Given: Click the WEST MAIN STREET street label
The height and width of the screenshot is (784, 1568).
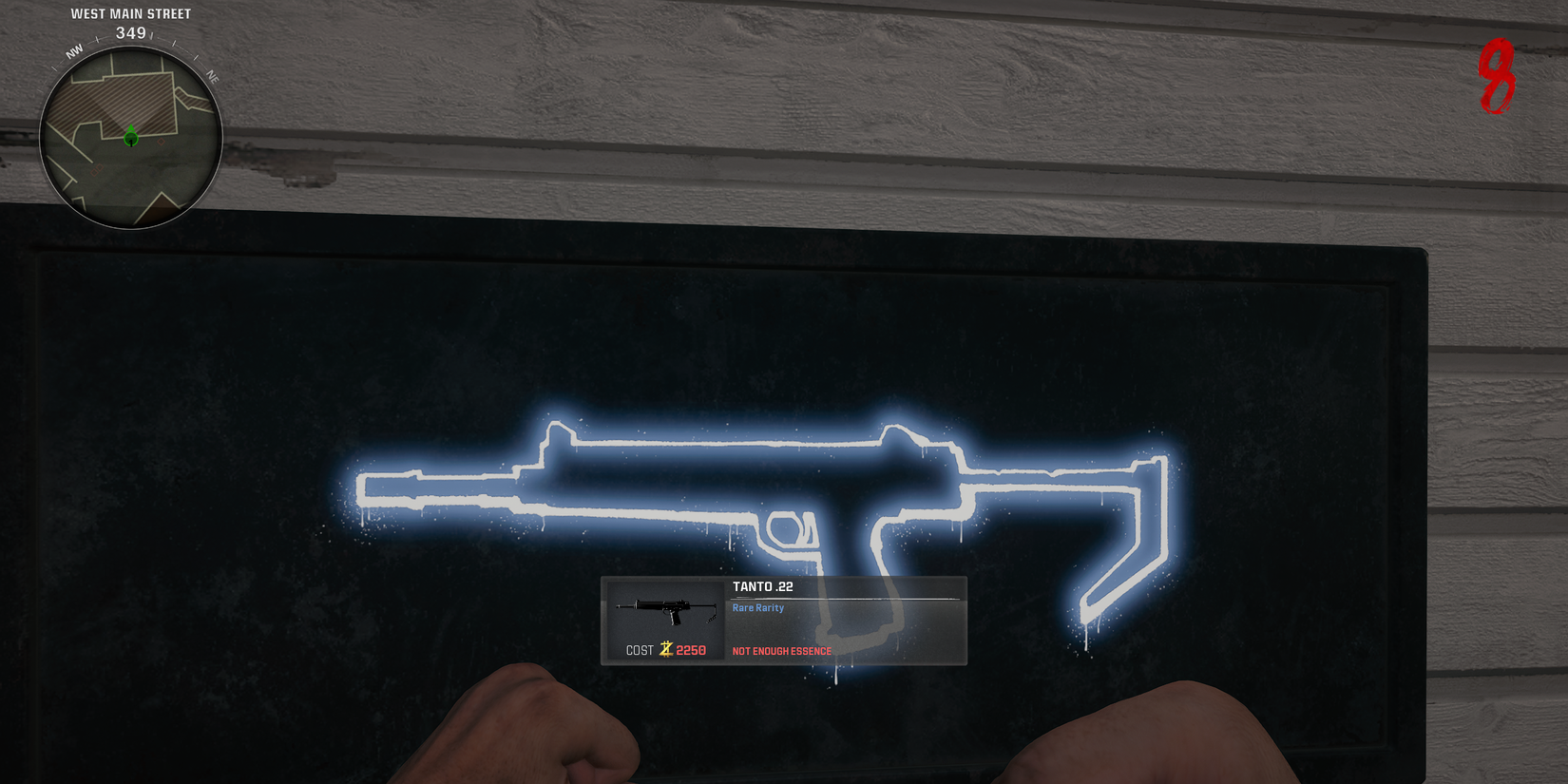Looking at the screenshot, I should [x=130, y=13].
